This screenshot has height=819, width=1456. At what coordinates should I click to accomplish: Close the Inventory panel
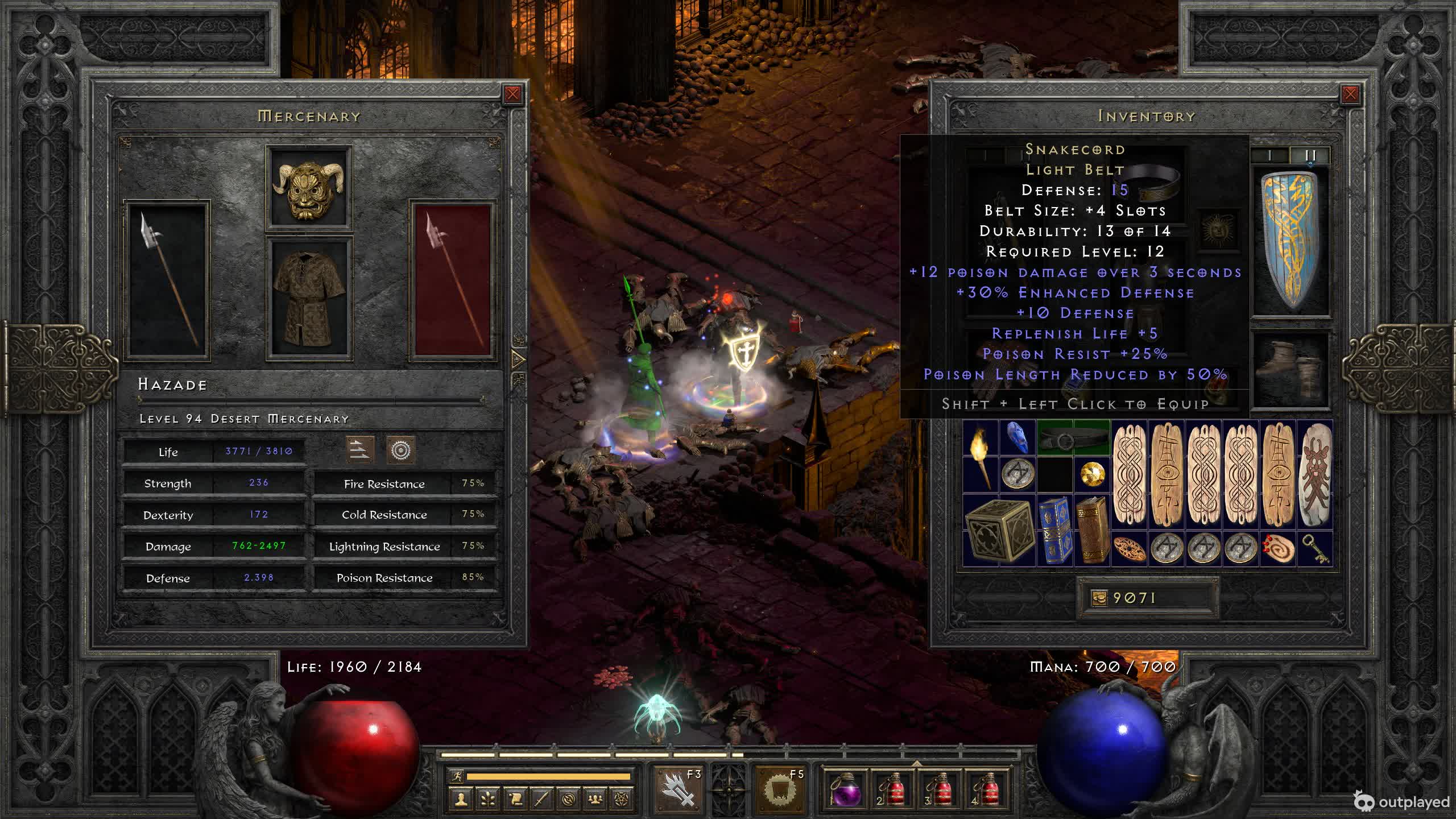click(x=1350, y=94)
